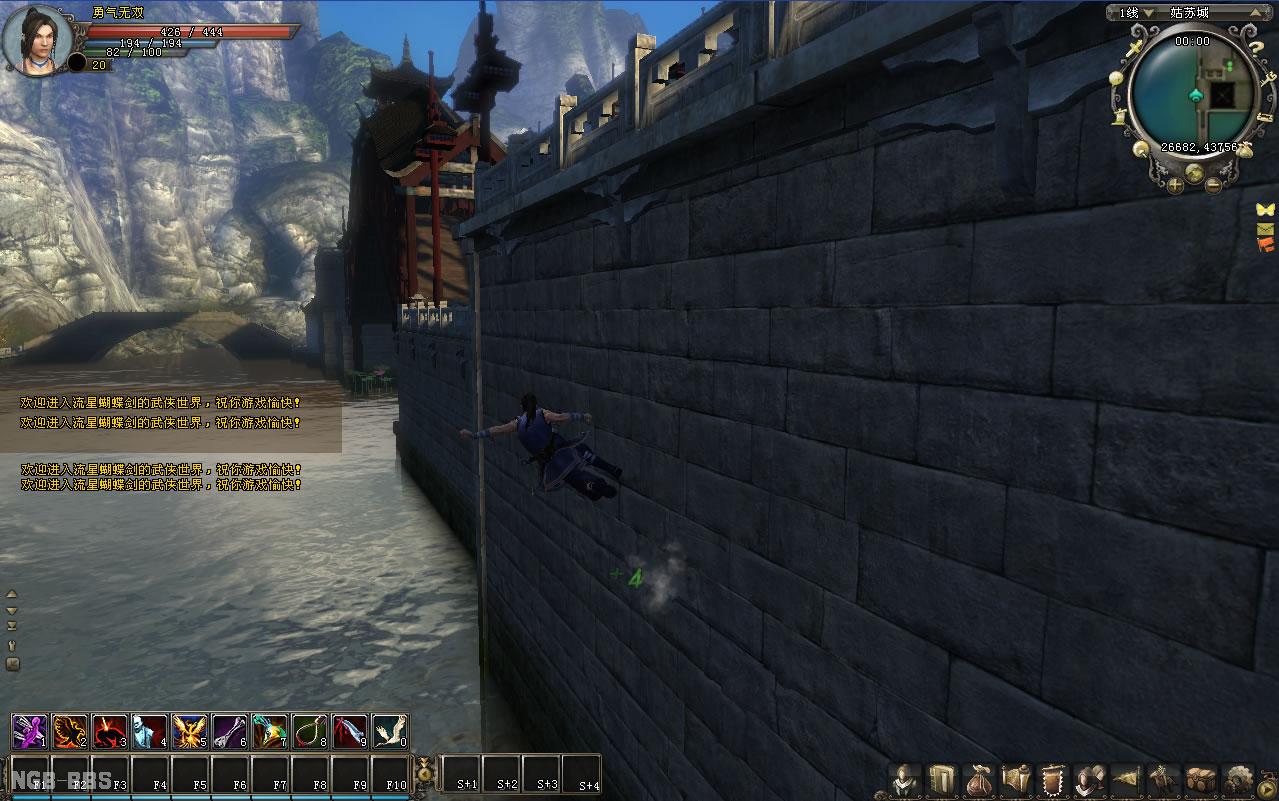Open the gear settings icon
This screenshot has width=1279, height=801.
[x=1240, y=780]
